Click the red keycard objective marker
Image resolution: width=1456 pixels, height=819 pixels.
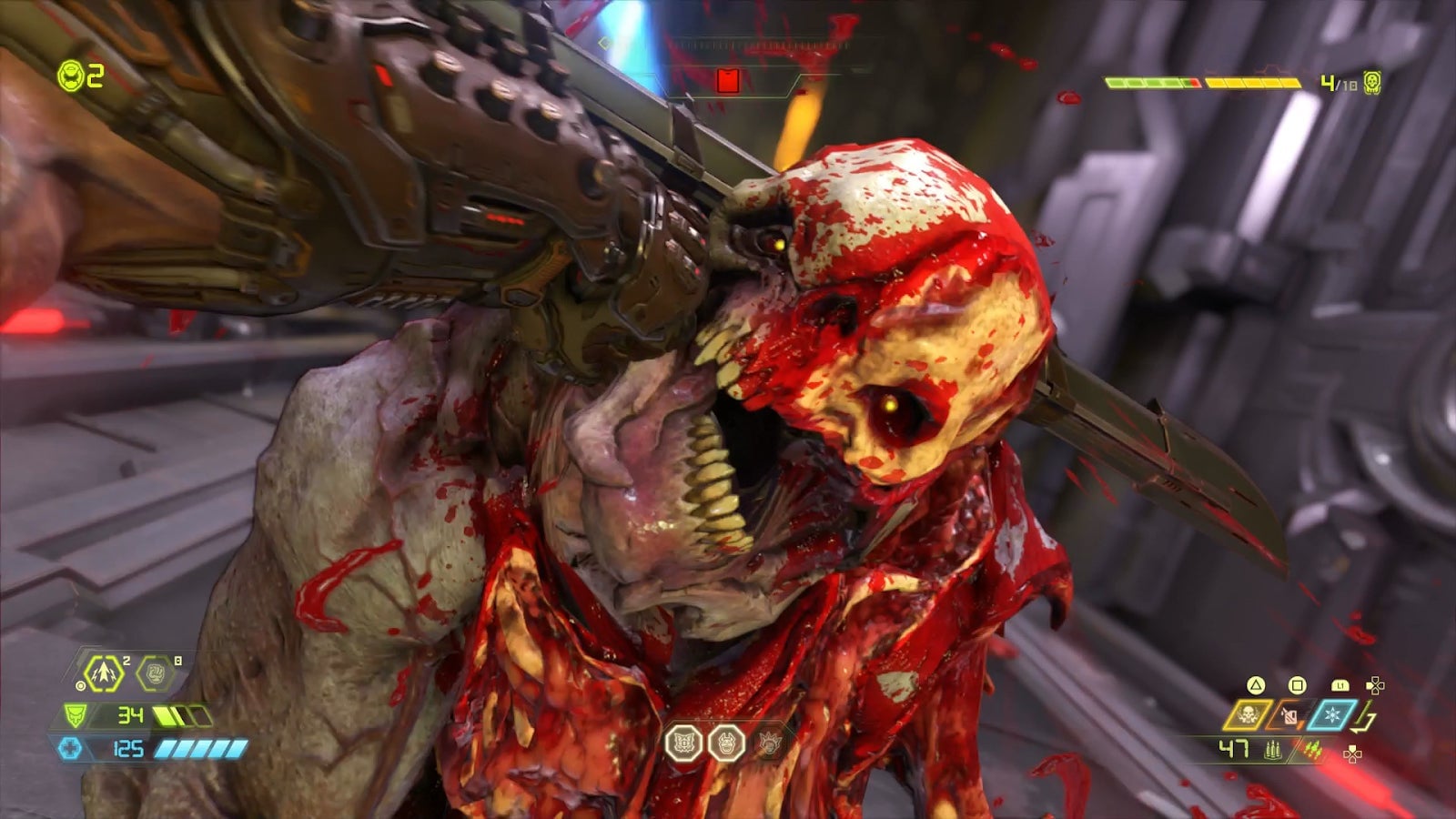726,81
